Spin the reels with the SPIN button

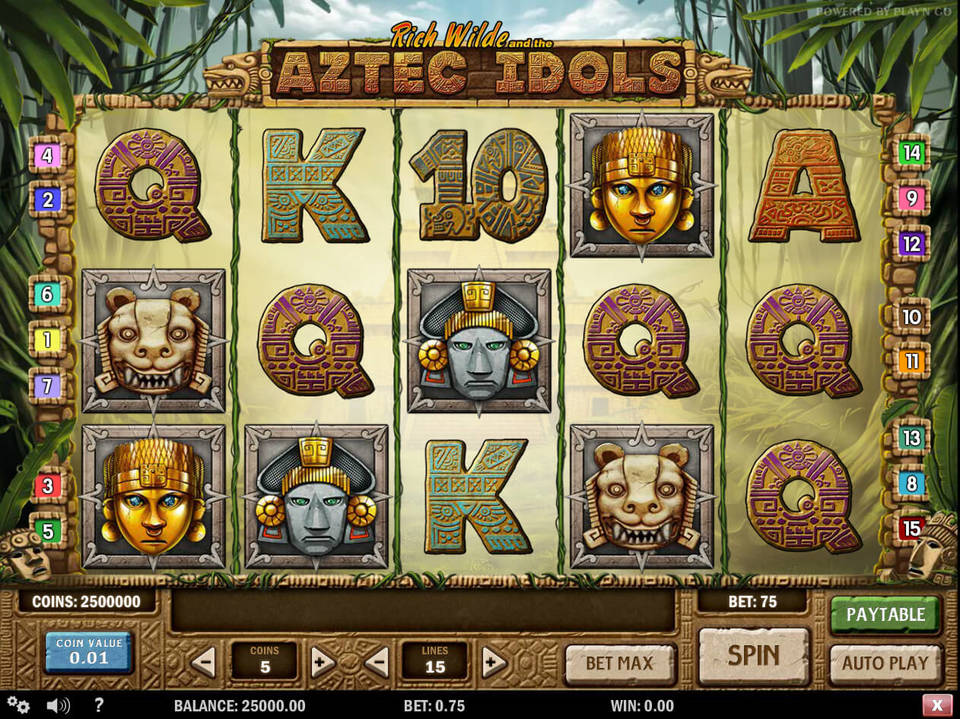tap(753, 656)
